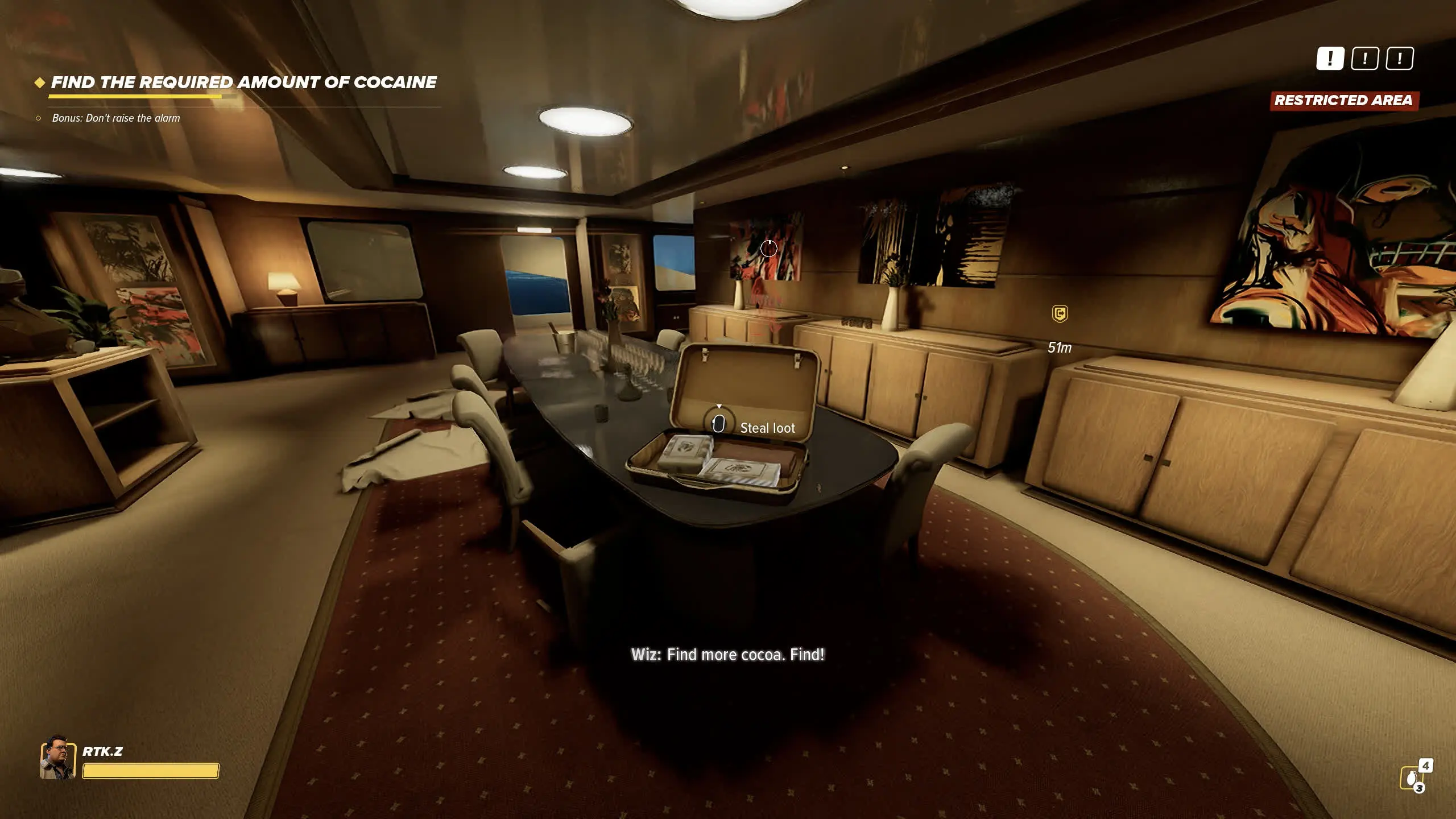Select the cocaine objective tracker title

coord(243,82)
